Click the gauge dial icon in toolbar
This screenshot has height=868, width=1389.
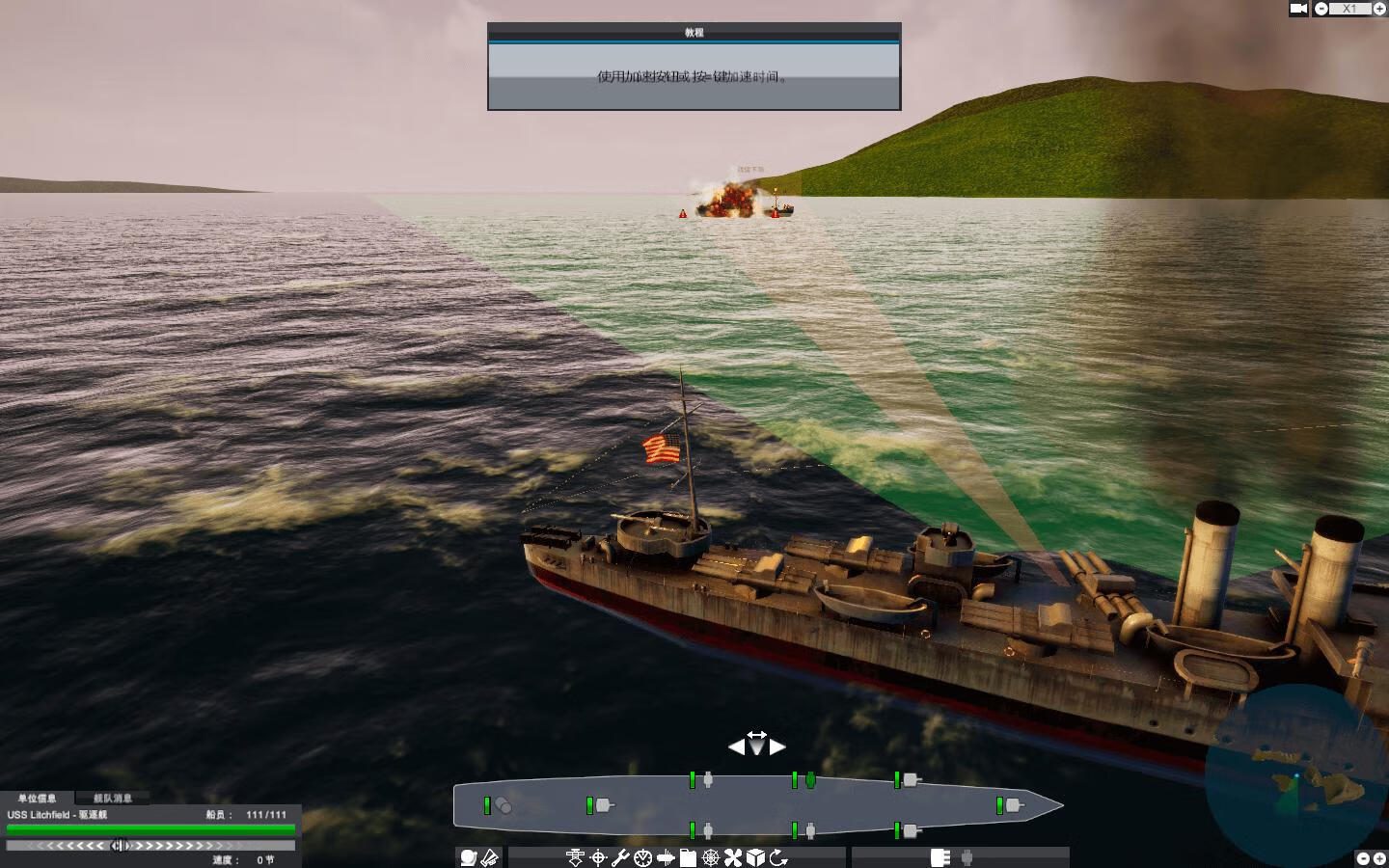(x=642, y=857)
